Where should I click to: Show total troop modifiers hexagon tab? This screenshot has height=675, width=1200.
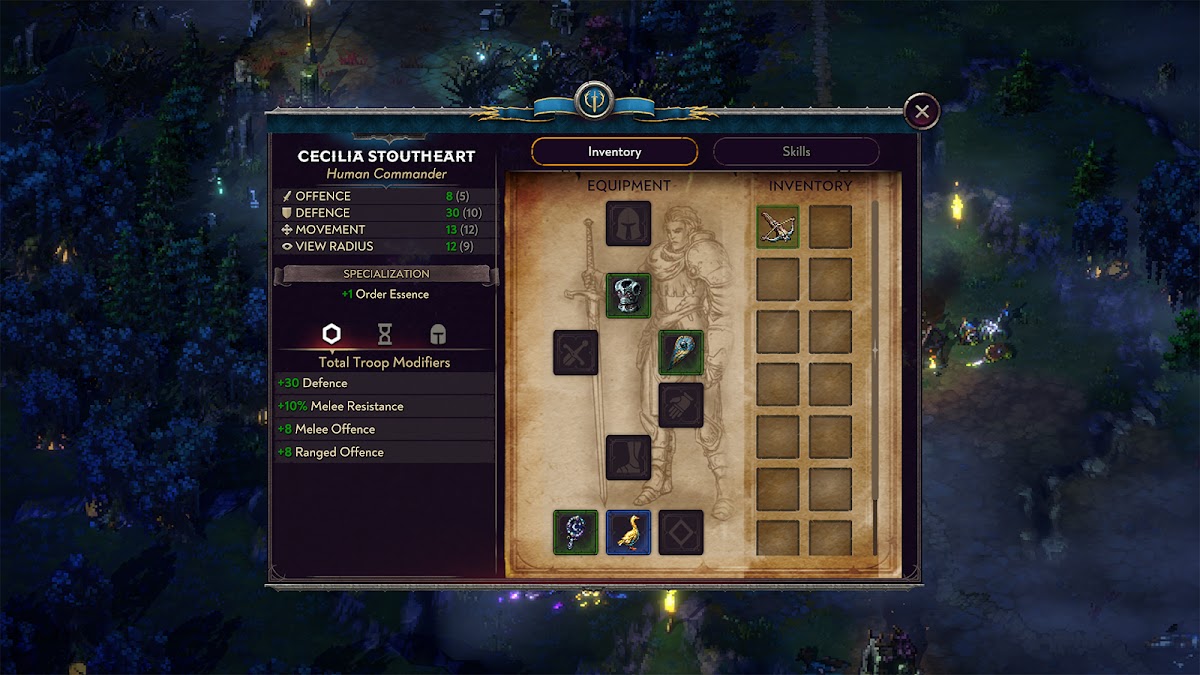331,334
